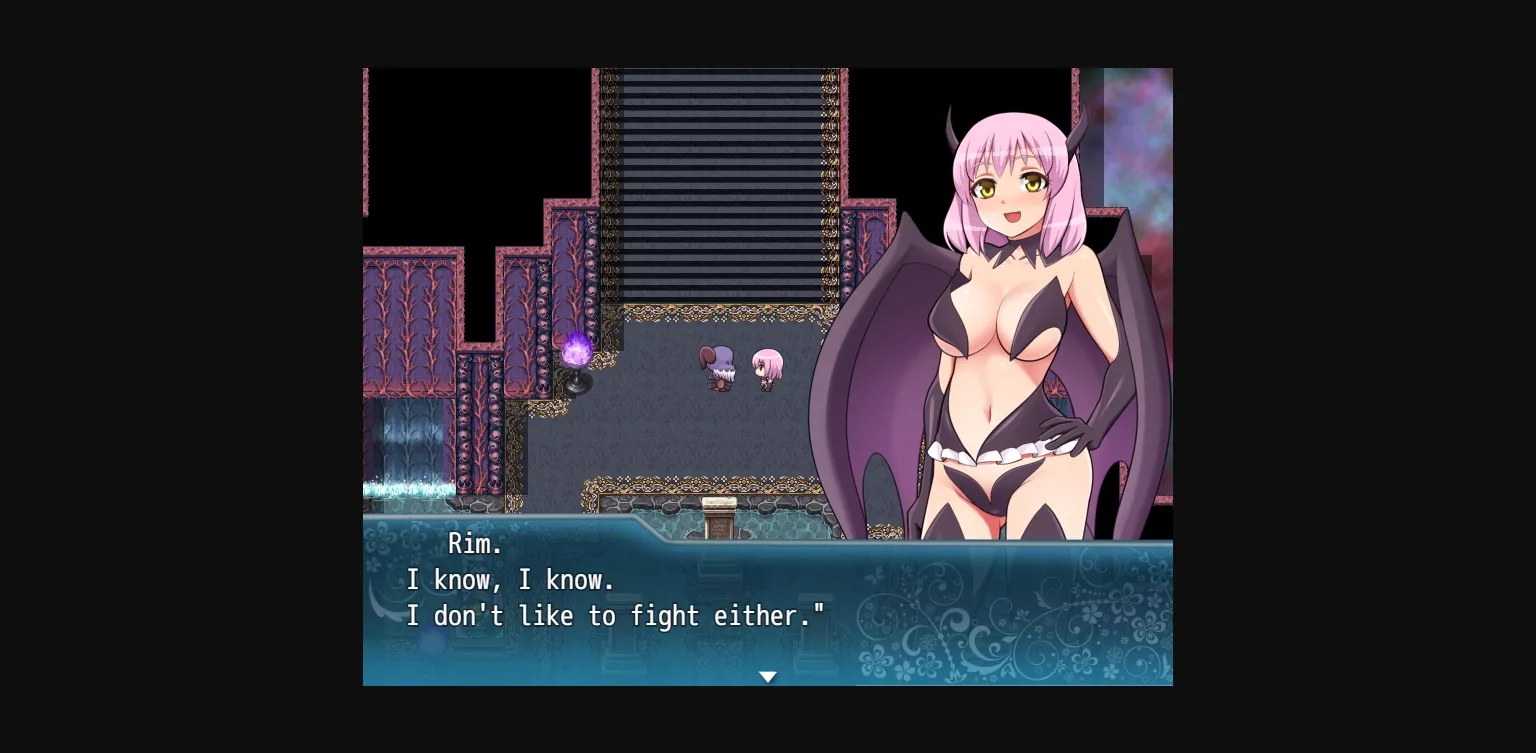Select the beast merchant sprite
Screen dimensions: 1536x753
click(717, 370)
